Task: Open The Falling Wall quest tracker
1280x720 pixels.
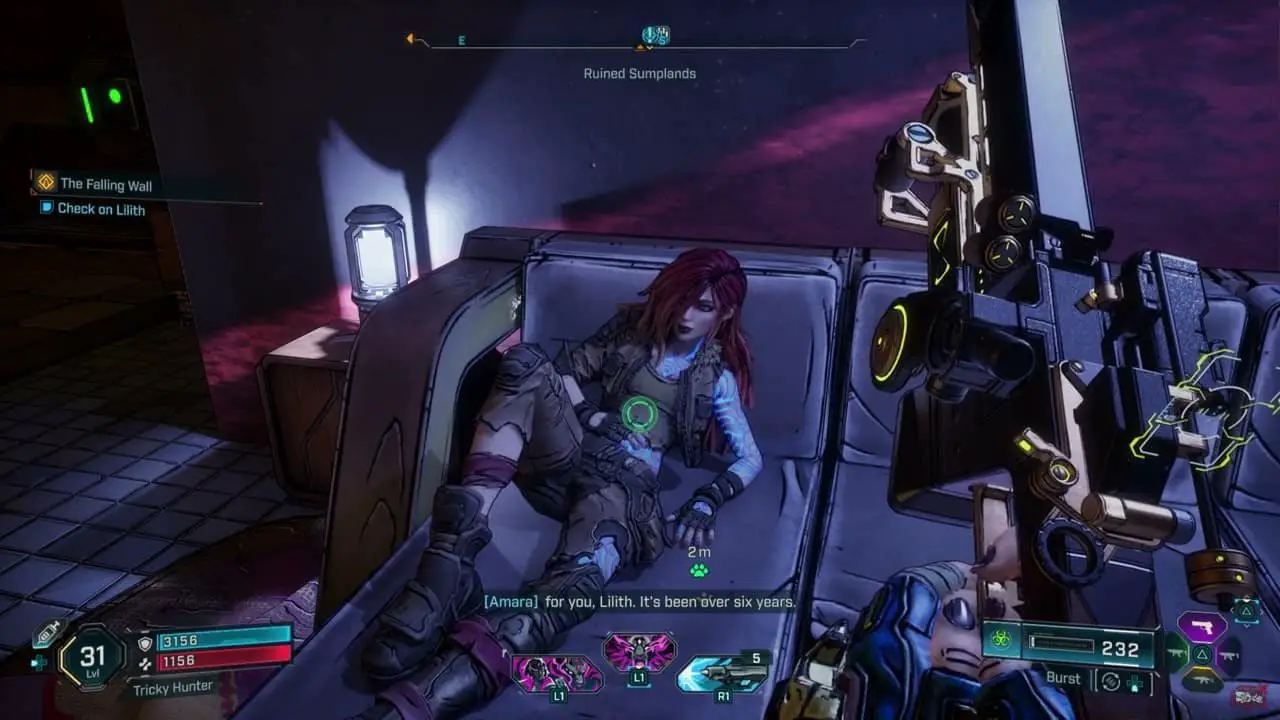Action: click(x=105, y=184)
